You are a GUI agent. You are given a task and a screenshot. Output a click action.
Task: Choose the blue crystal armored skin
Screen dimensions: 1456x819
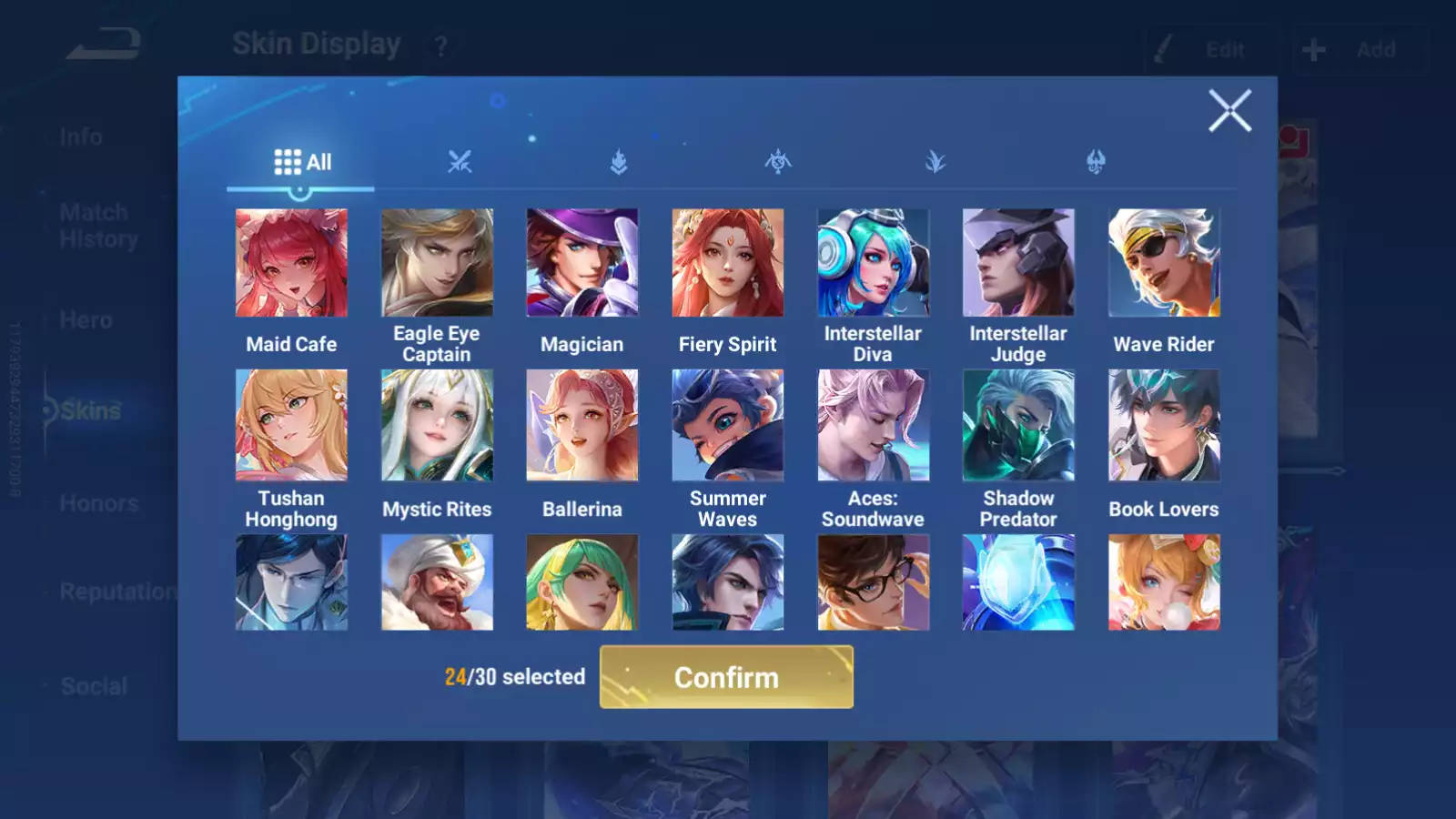point(1018,582)
